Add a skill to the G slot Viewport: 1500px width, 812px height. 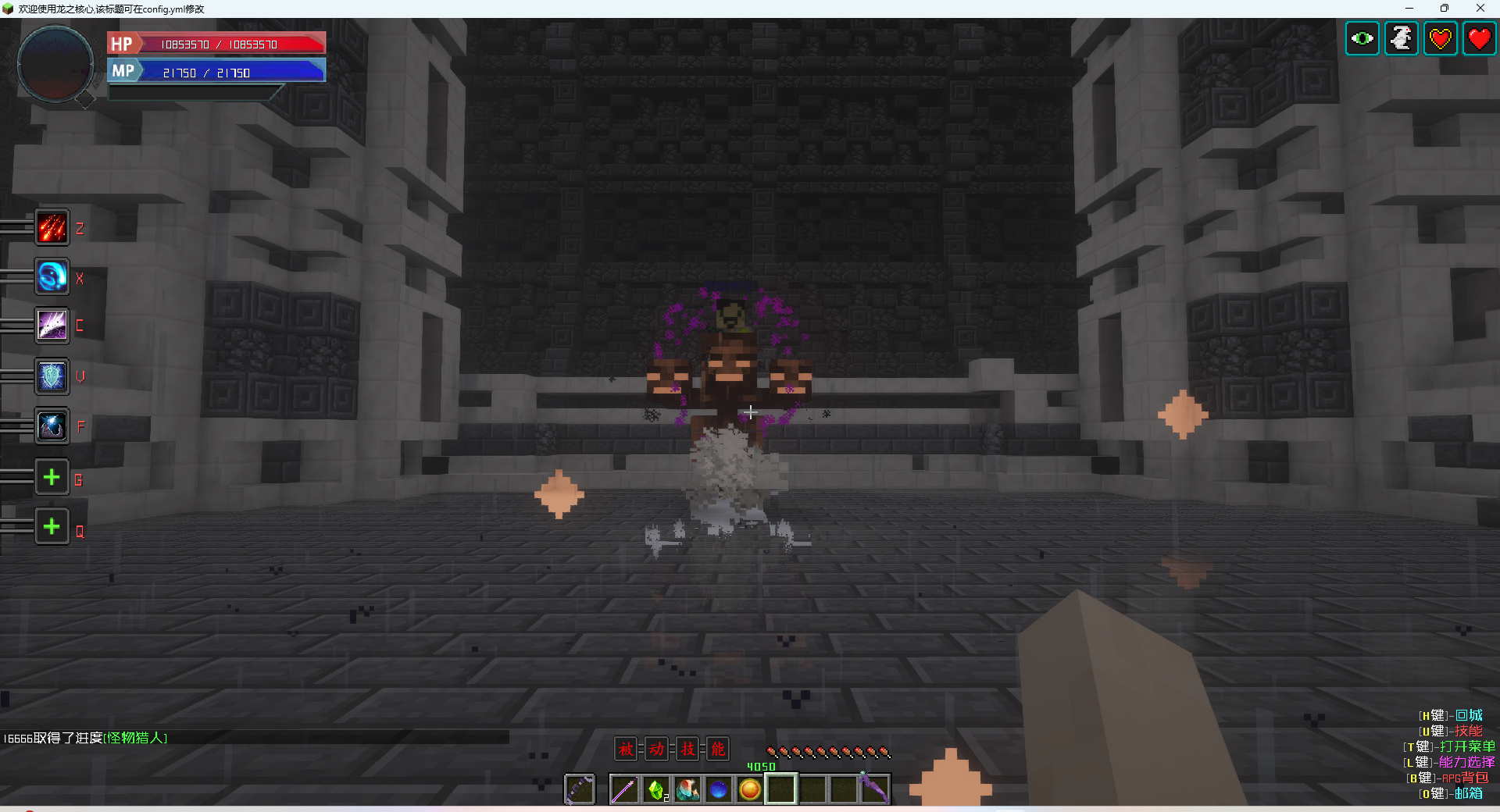tap(52, 477)
